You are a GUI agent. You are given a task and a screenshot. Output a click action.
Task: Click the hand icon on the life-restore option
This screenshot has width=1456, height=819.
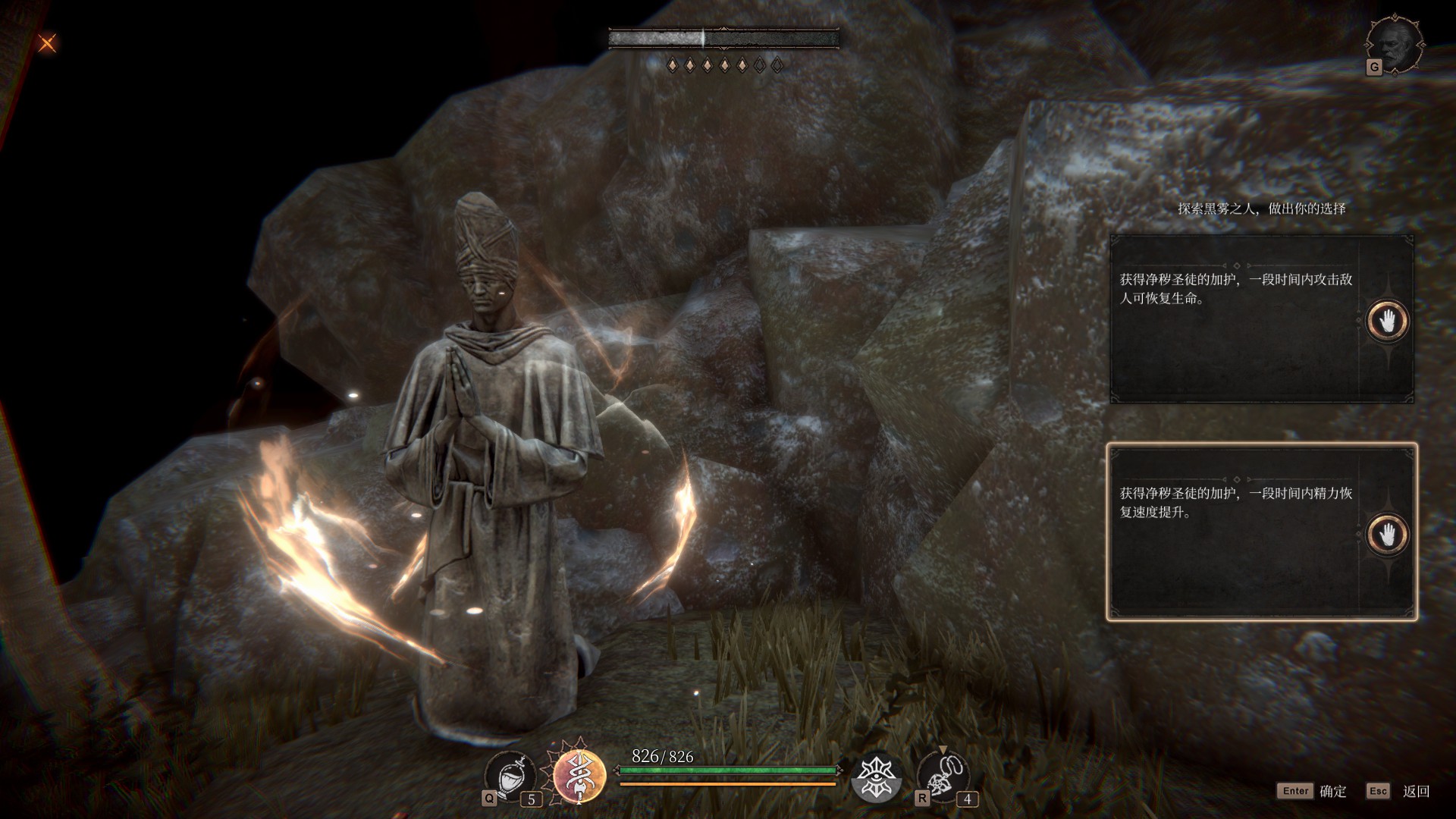click(x=1387, y=321)
